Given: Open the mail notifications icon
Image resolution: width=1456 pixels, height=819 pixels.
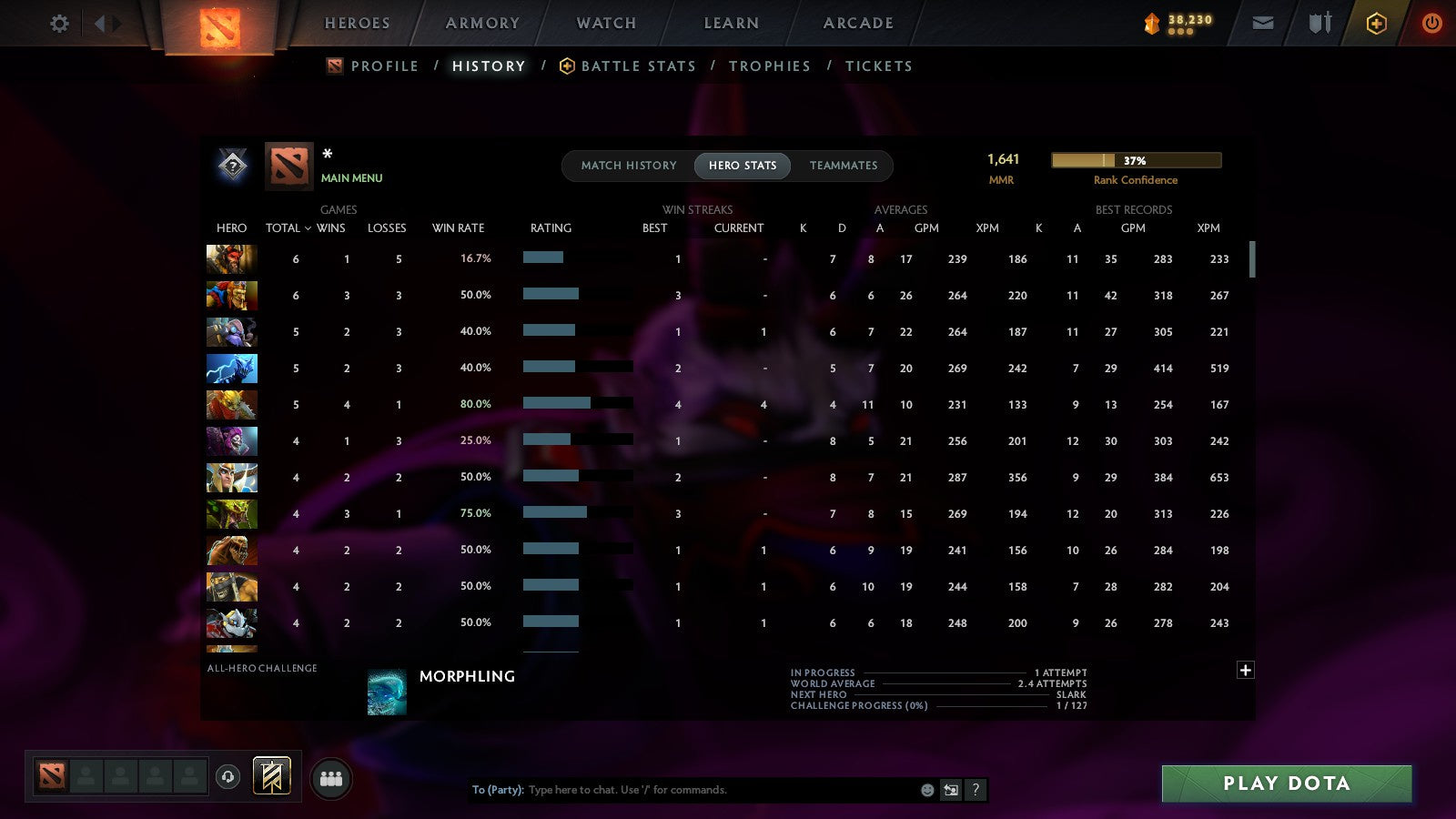Looking at the screenshot, I should (1262, 23).
